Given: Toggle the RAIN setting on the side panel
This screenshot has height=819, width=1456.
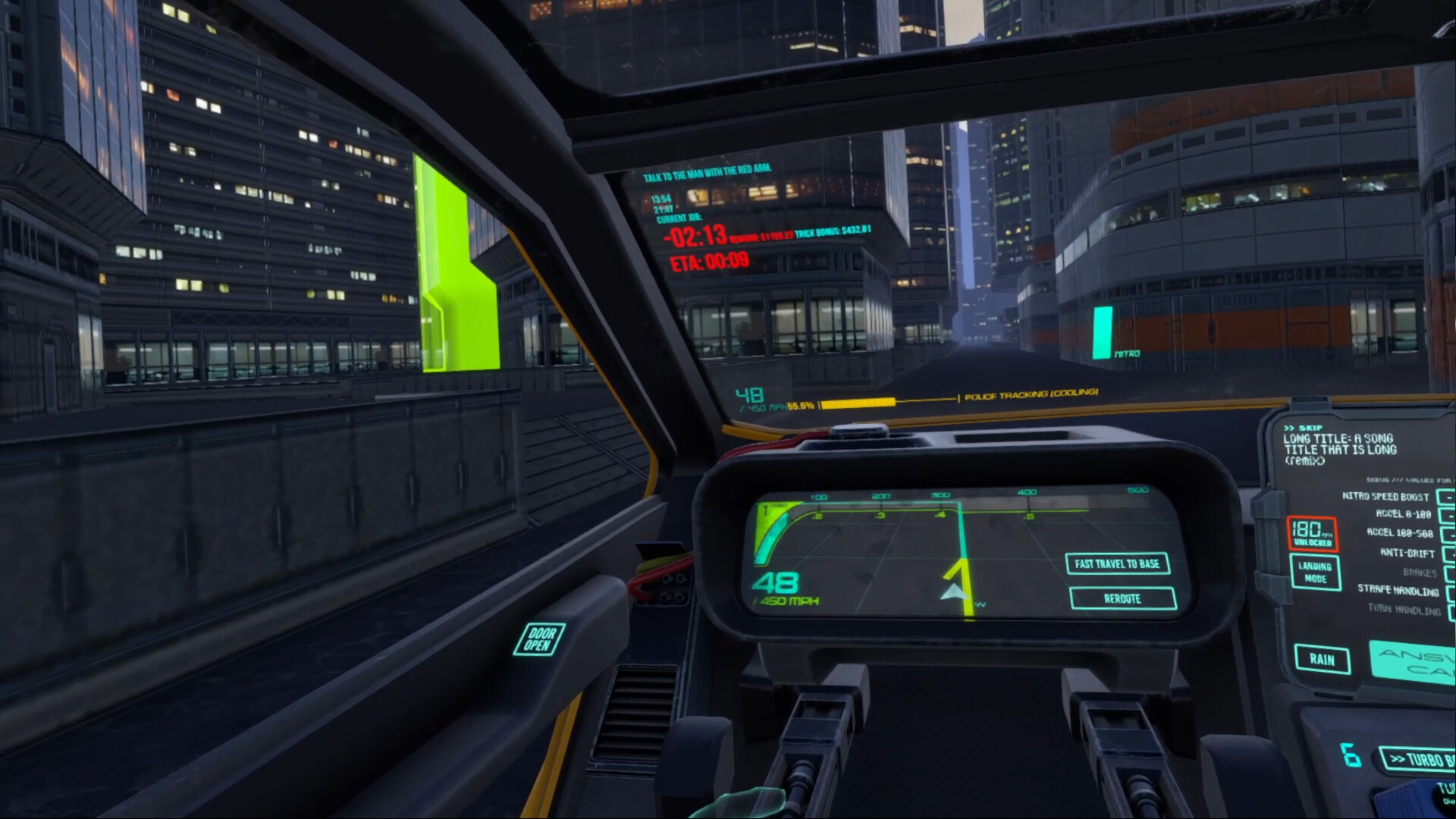Looking at the screenshot, I should coord(1322,660).
